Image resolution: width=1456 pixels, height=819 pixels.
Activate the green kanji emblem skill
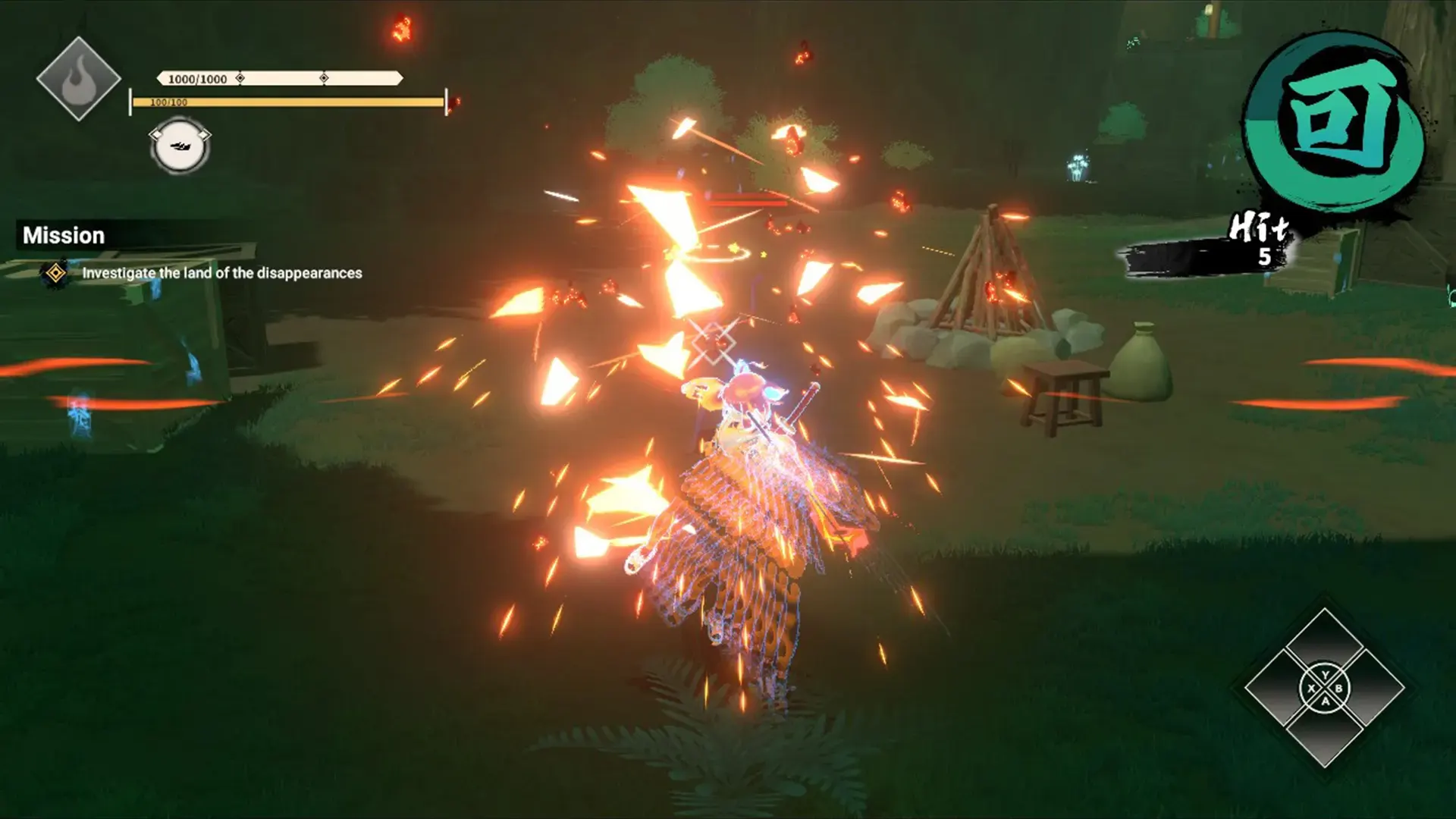1338,121
